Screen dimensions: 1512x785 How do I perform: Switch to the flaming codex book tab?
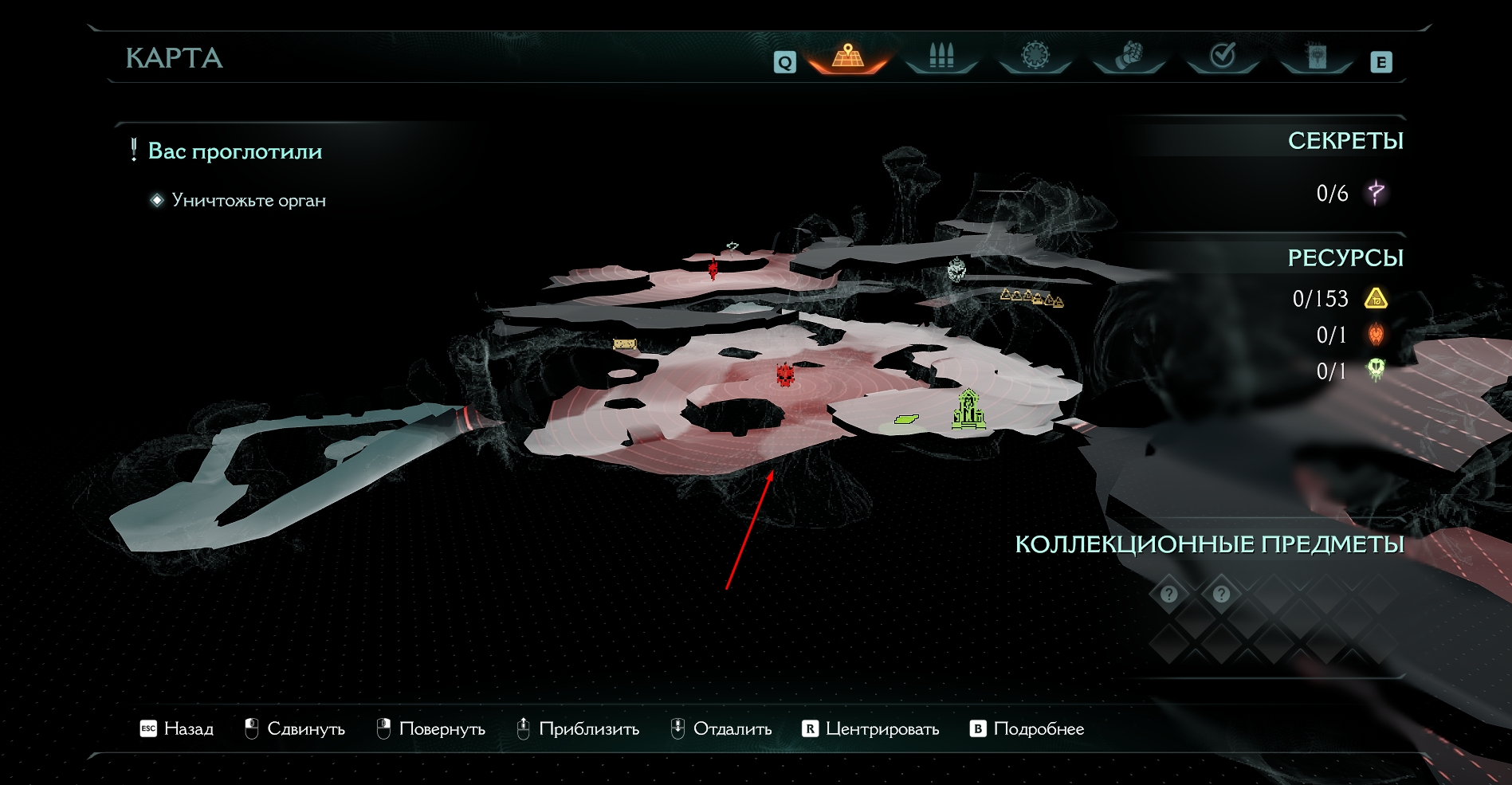1317,57
